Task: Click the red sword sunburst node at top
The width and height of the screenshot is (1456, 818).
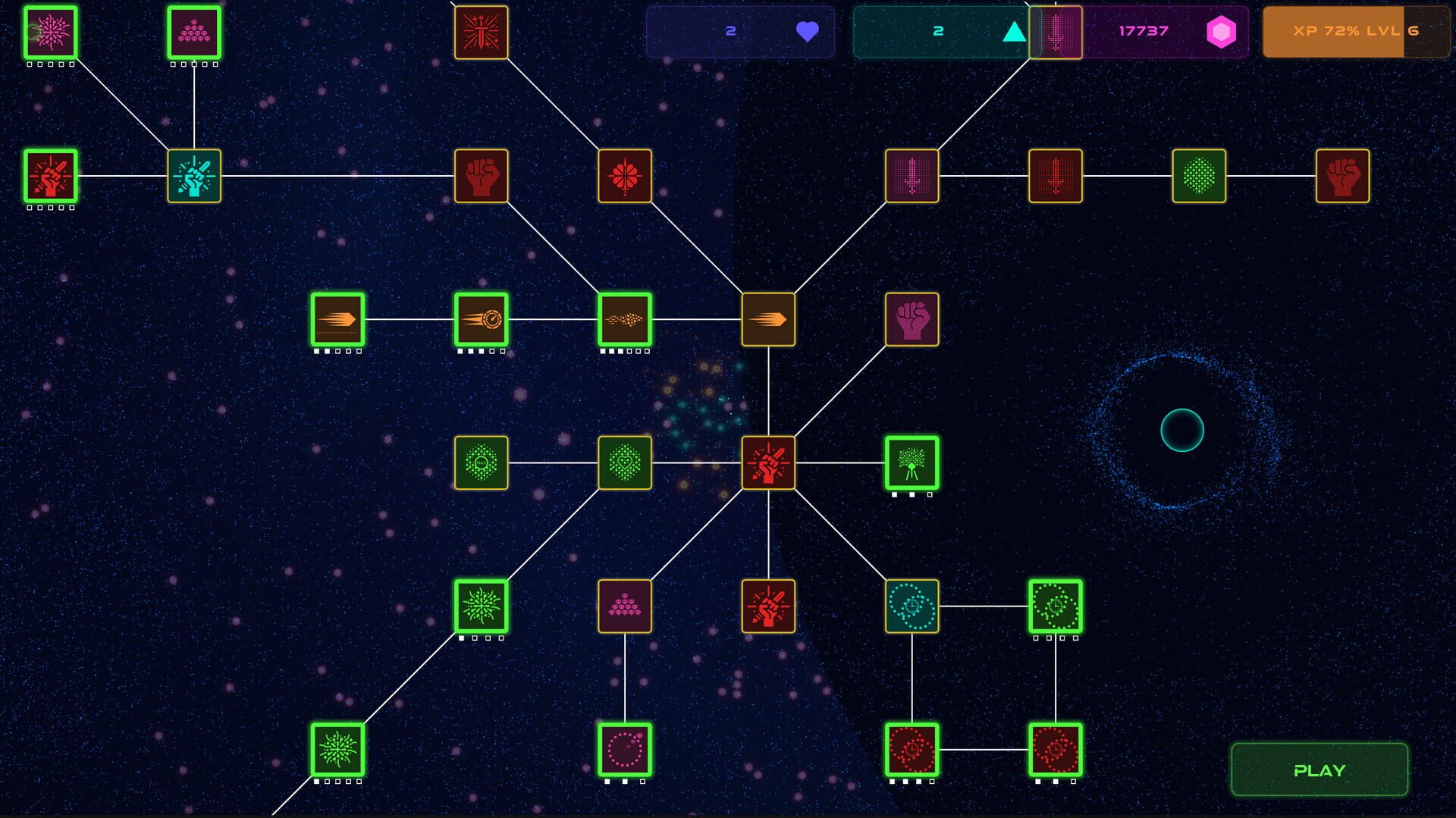Action: (481, 33)
